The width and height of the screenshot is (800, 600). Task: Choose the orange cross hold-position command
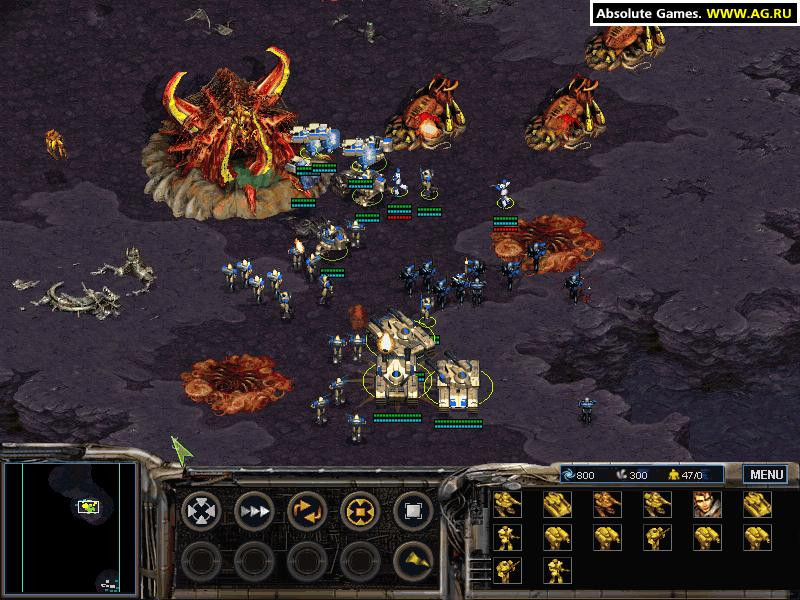coord(360,510)
